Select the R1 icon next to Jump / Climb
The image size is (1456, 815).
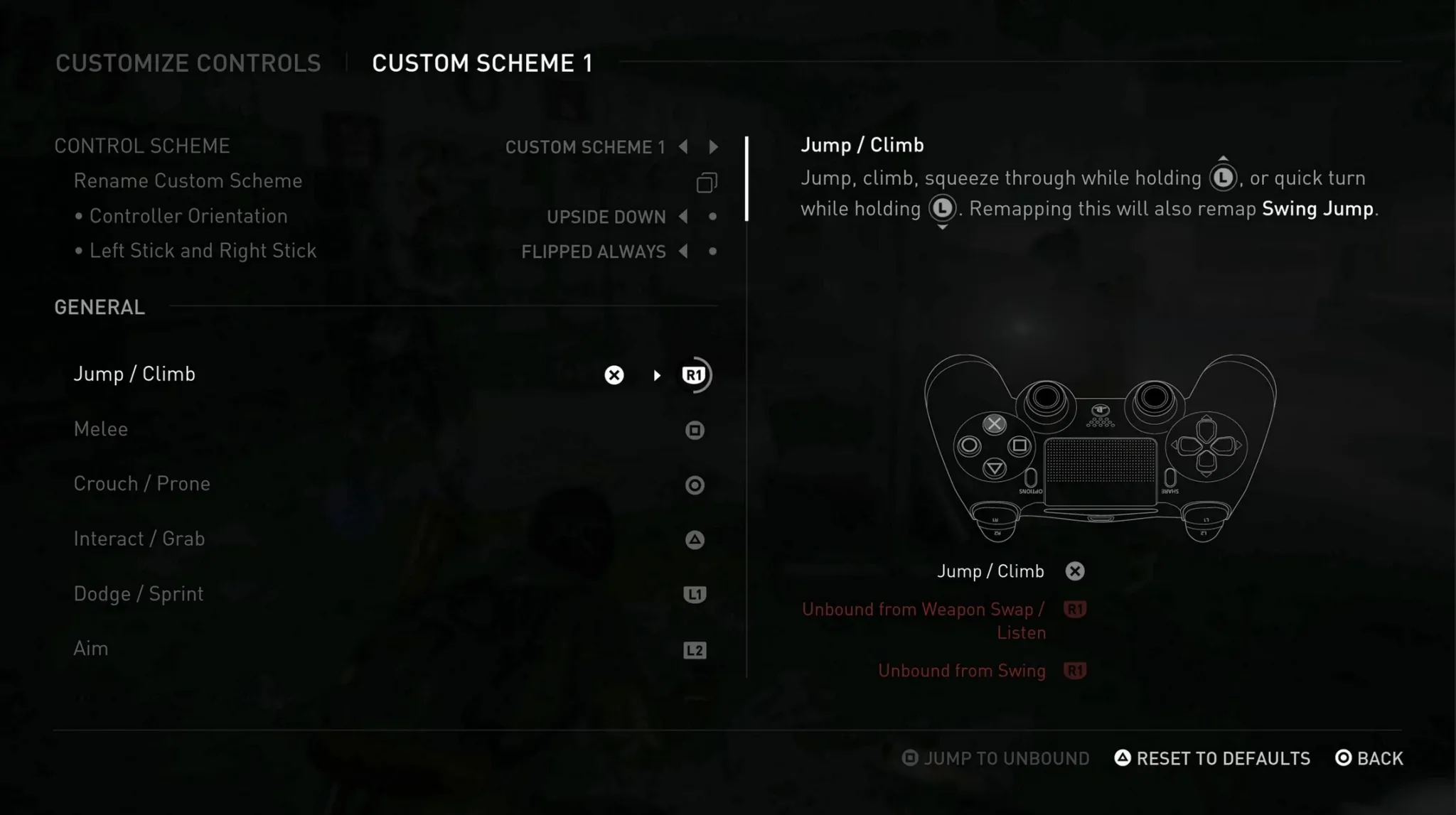pyautogui.click(x=693, y=374)
